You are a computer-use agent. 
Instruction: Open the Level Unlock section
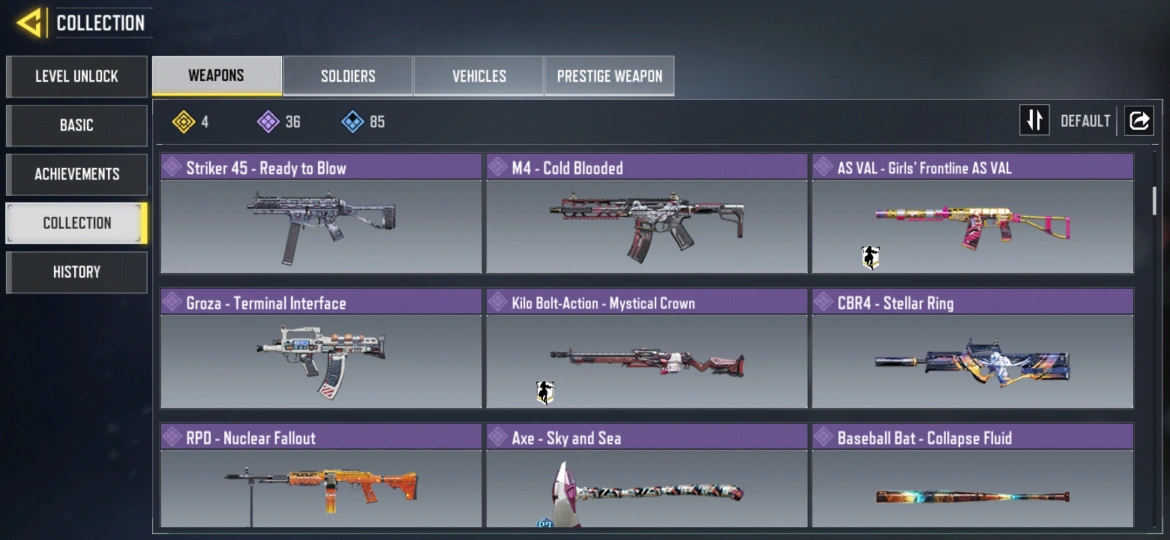coord(77,76)
